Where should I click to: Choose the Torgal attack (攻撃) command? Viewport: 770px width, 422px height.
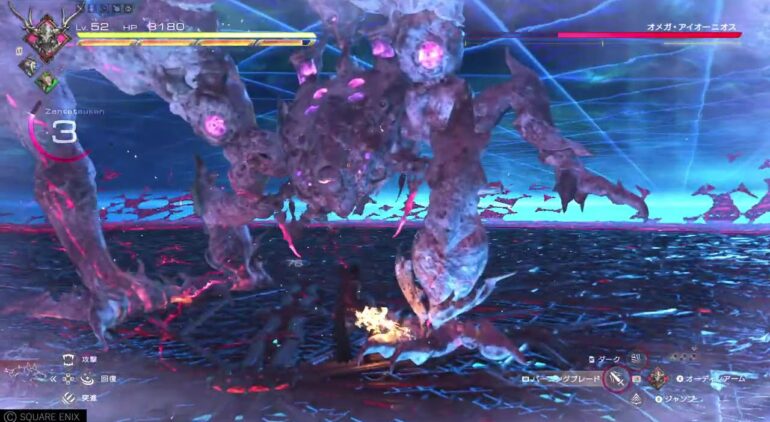pos(68,358)
